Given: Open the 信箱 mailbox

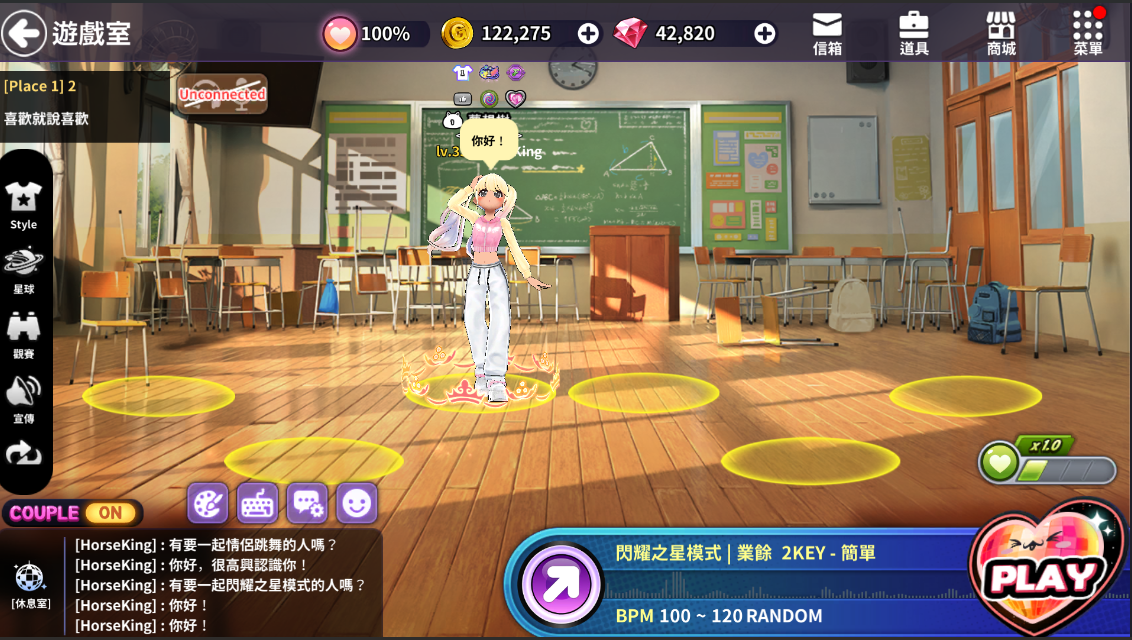Looking at the screenshot, I should click(x=827, y=33).
